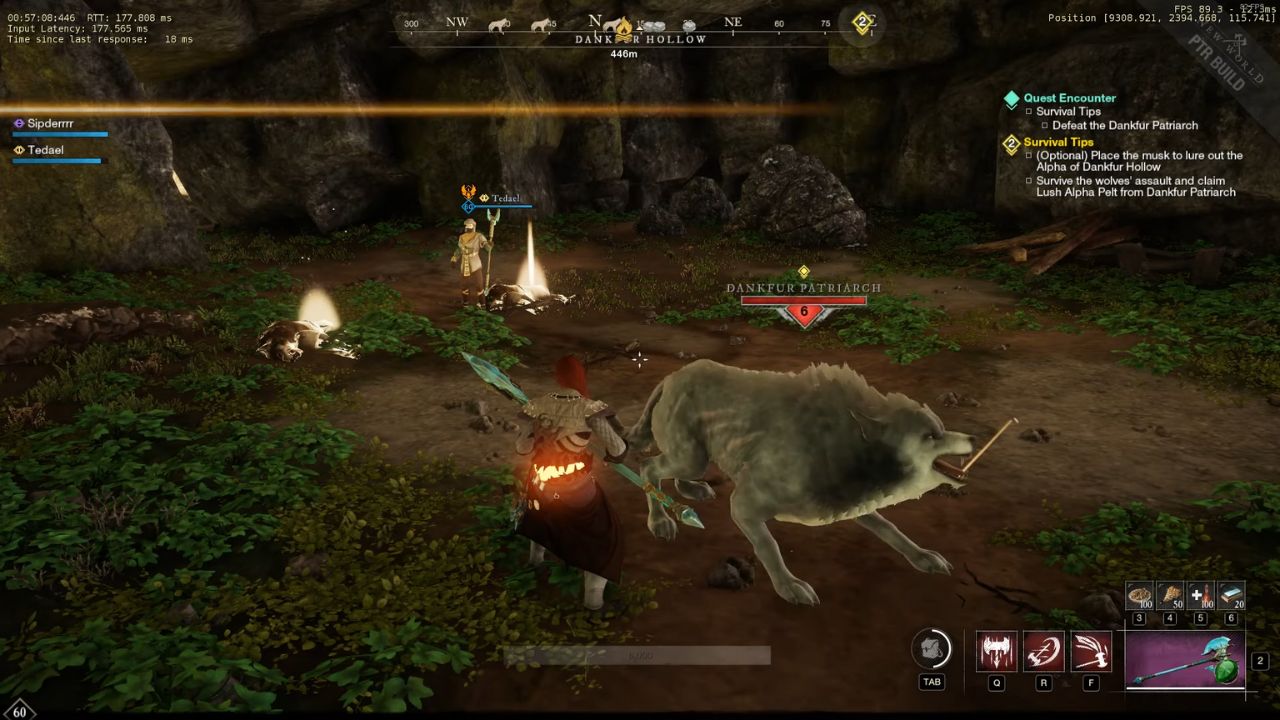Activate the downward axe slam ability
This screenshot has width=1280, height=720.
point(996,652)
